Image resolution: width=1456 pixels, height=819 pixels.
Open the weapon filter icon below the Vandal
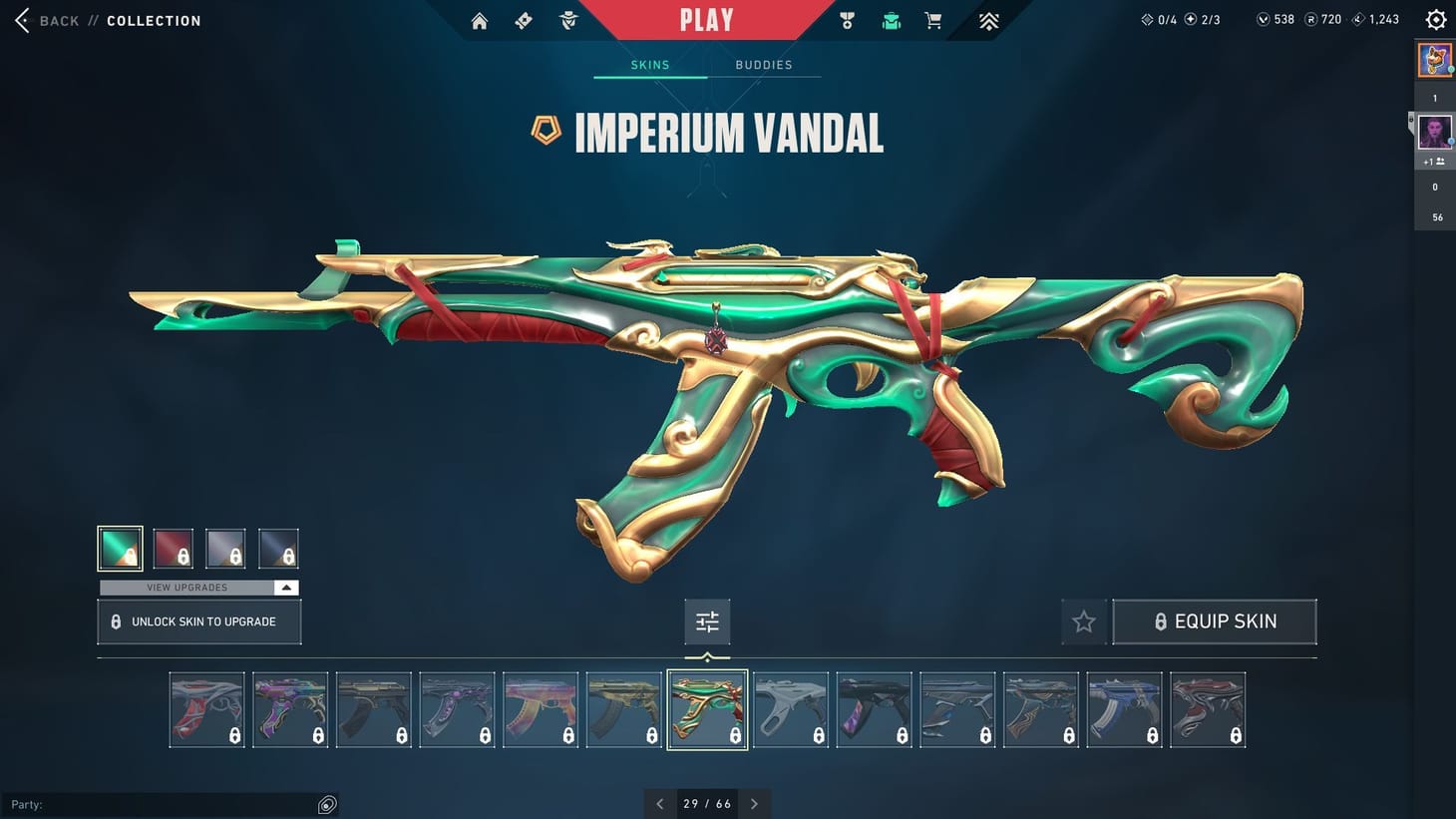(707, 620)
